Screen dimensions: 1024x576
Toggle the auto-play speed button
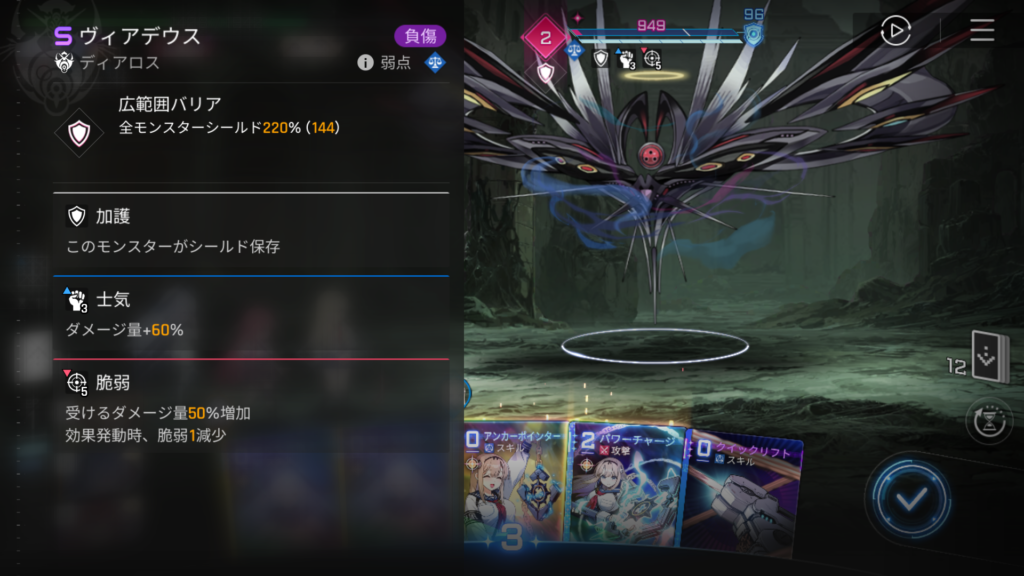pyautogui.click(x=895, y=31)
